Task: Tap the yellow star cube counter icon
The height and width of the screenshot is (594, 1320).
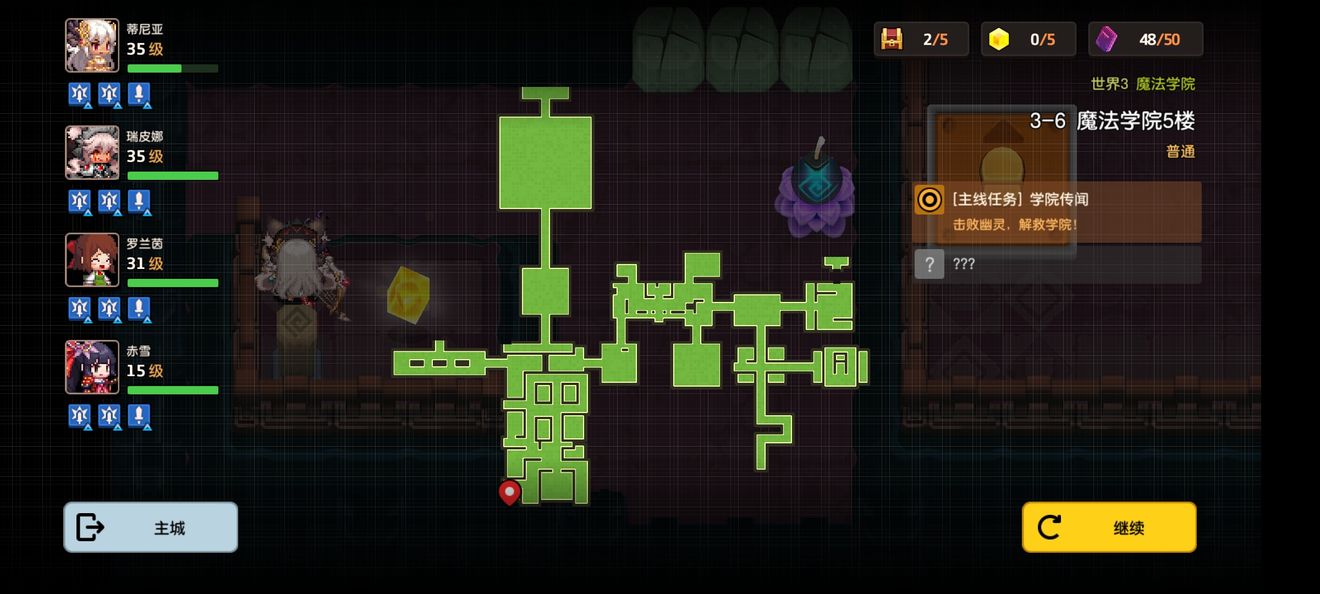Action: point(999,39)
